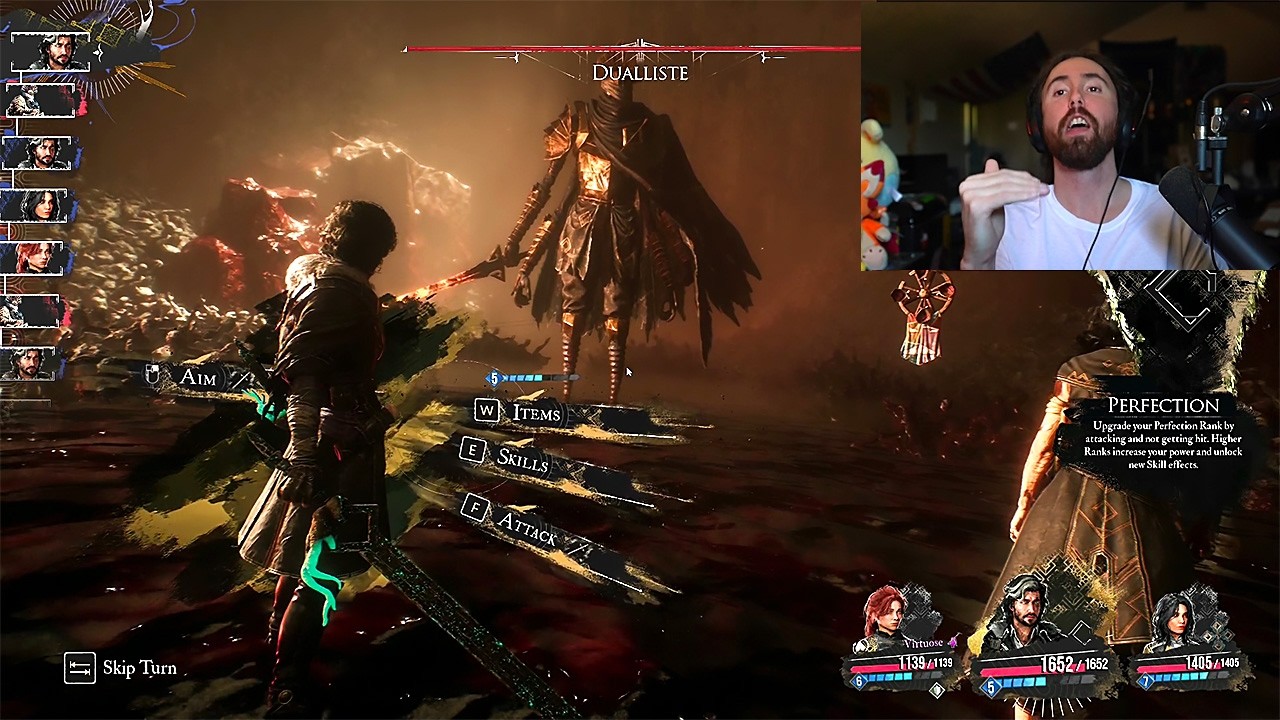Click the red-haired portrait in the turn order
Image resolution: width=1280 pixels, height=720 pixels.
37,258
